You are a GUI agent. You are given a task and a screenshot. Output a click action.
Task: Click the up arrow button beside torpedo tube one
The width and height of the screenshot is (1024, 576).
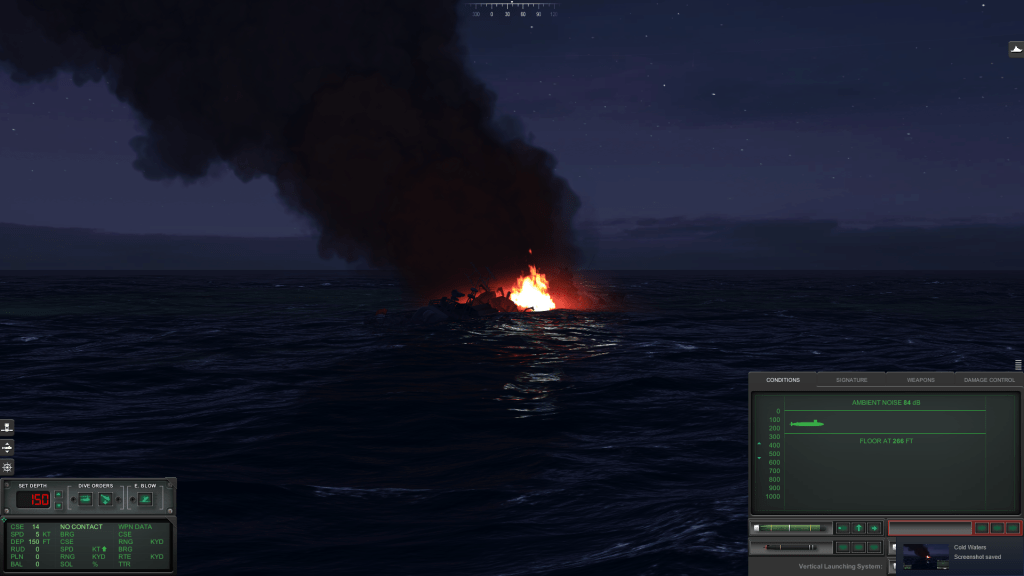858,528
